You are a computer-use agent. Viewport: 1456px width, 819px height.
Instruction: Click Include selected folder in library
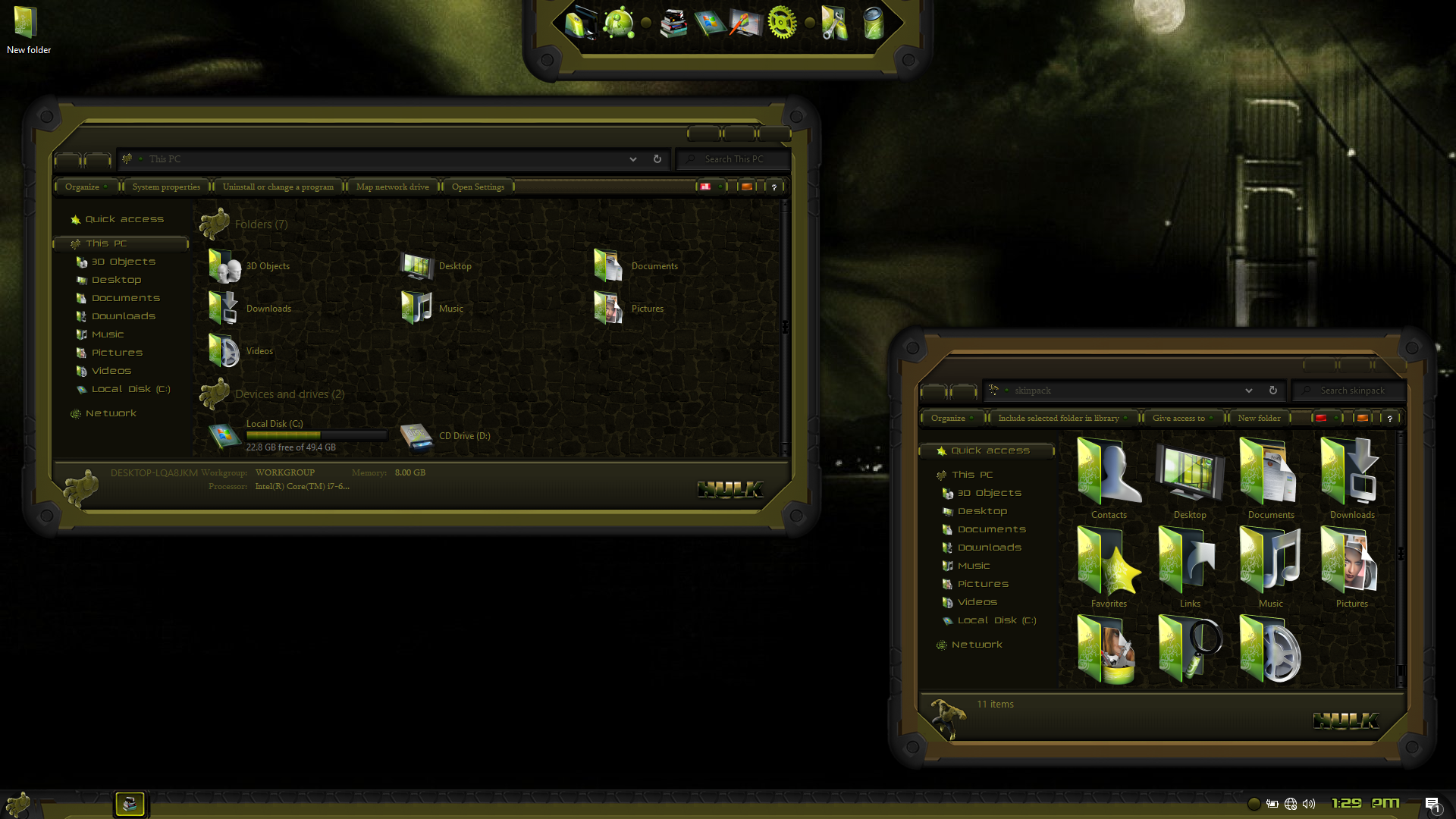click(1059, 418)
